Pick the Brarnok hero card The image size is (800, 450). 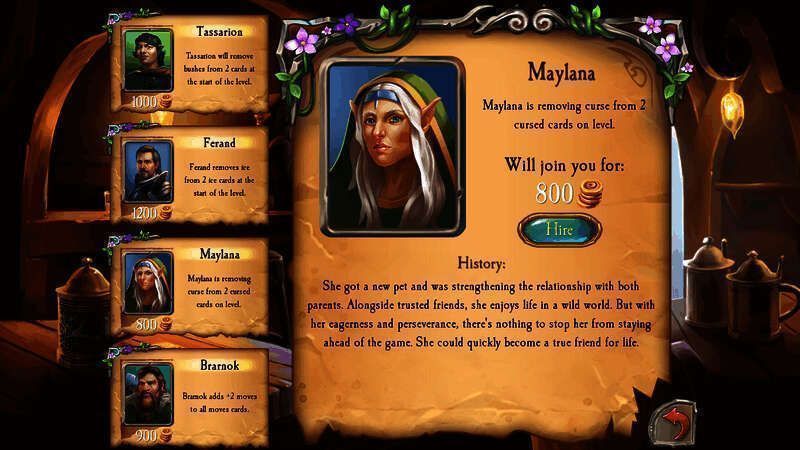coord(193,392)
